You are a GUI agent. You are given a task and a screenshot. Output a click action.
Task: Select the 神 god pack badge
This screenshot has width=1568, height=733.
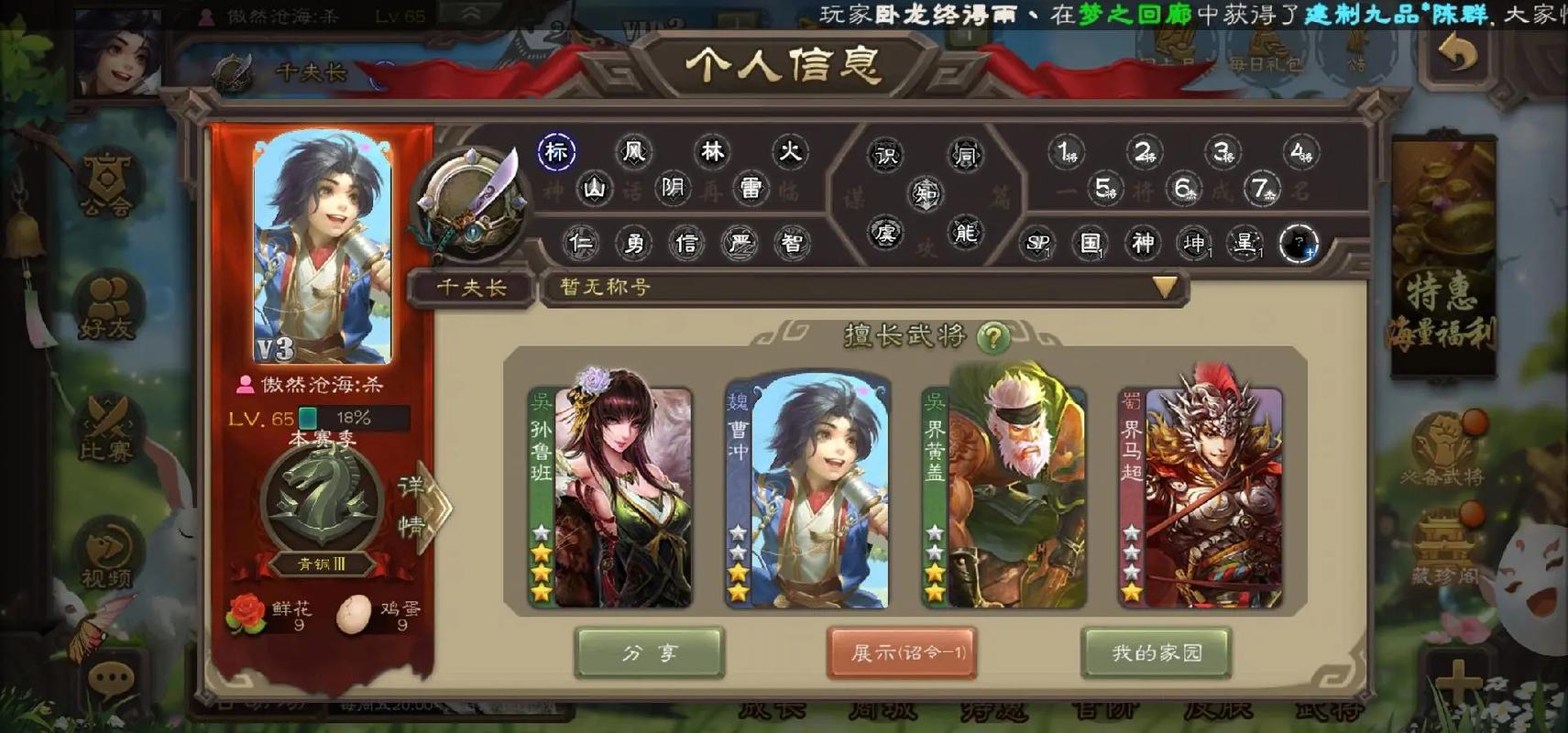pos(1142,244)
